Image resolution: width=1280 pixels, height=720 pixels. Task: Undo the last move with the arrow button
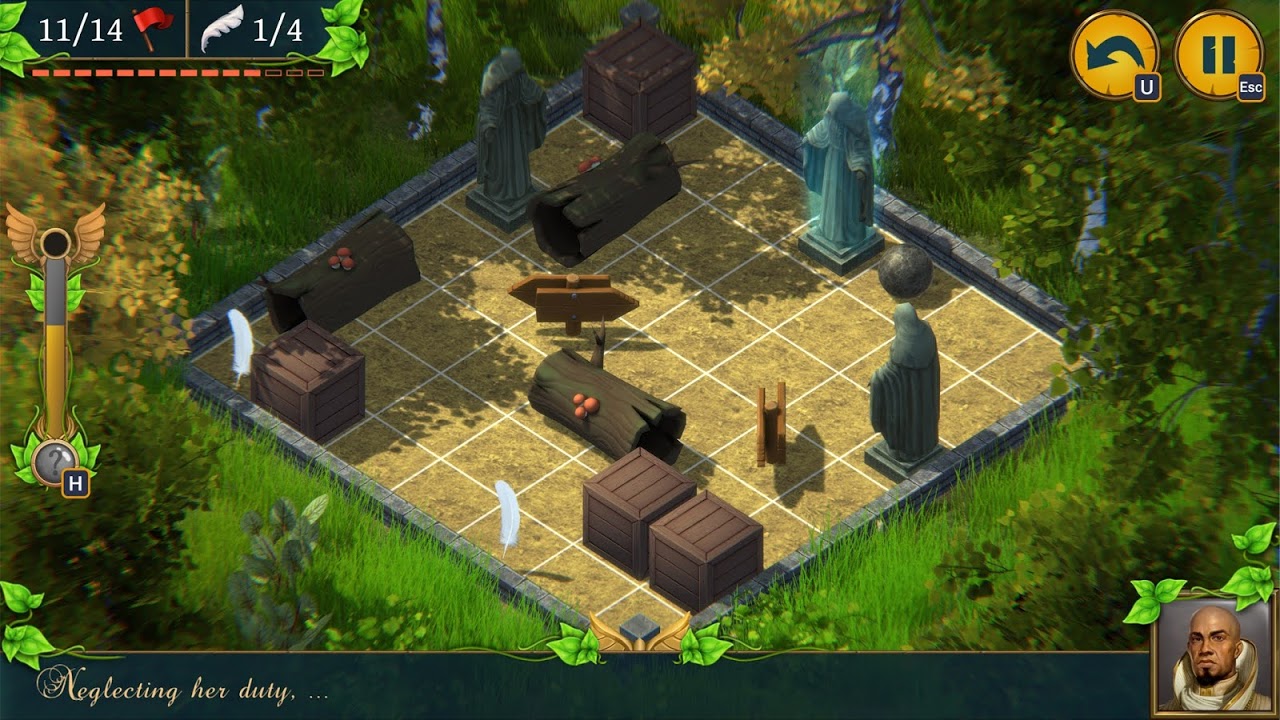[x=1113, y=54]
